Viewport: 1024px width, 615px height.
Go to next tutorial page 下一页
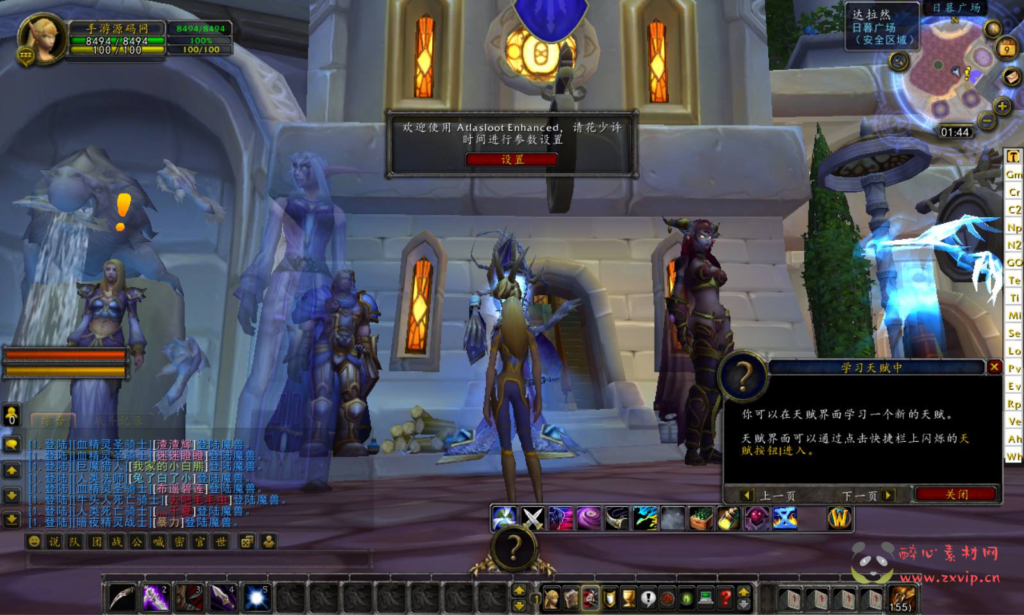867,495
